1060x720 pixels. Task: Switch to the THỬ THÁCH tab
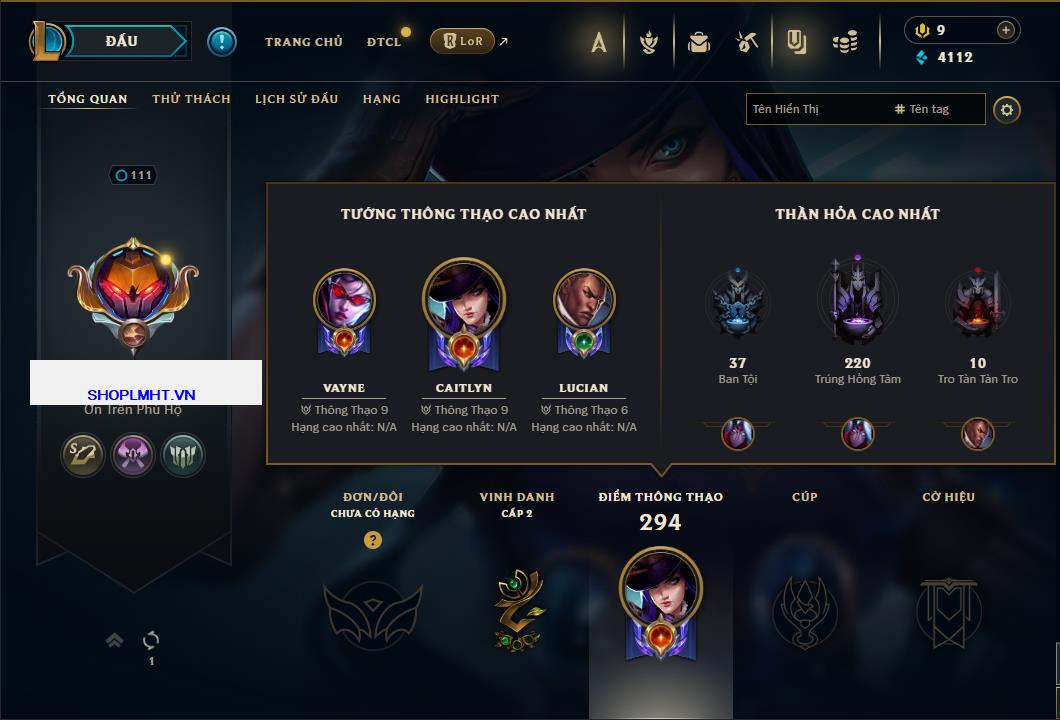click(191, 99)
